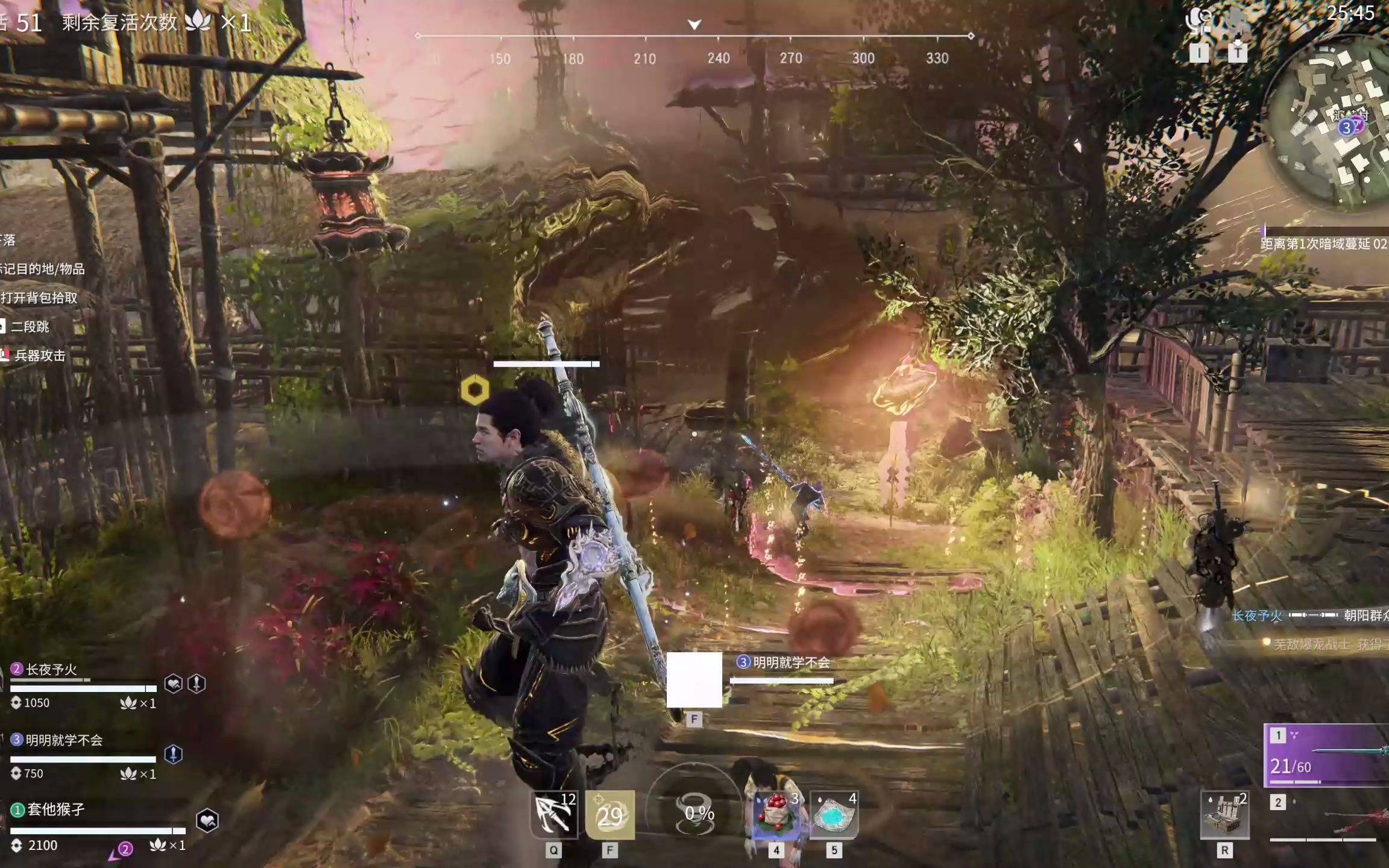Toggle the greyed-out microphone icon
Screen dimensions: 1389x868
[1236, 22]
